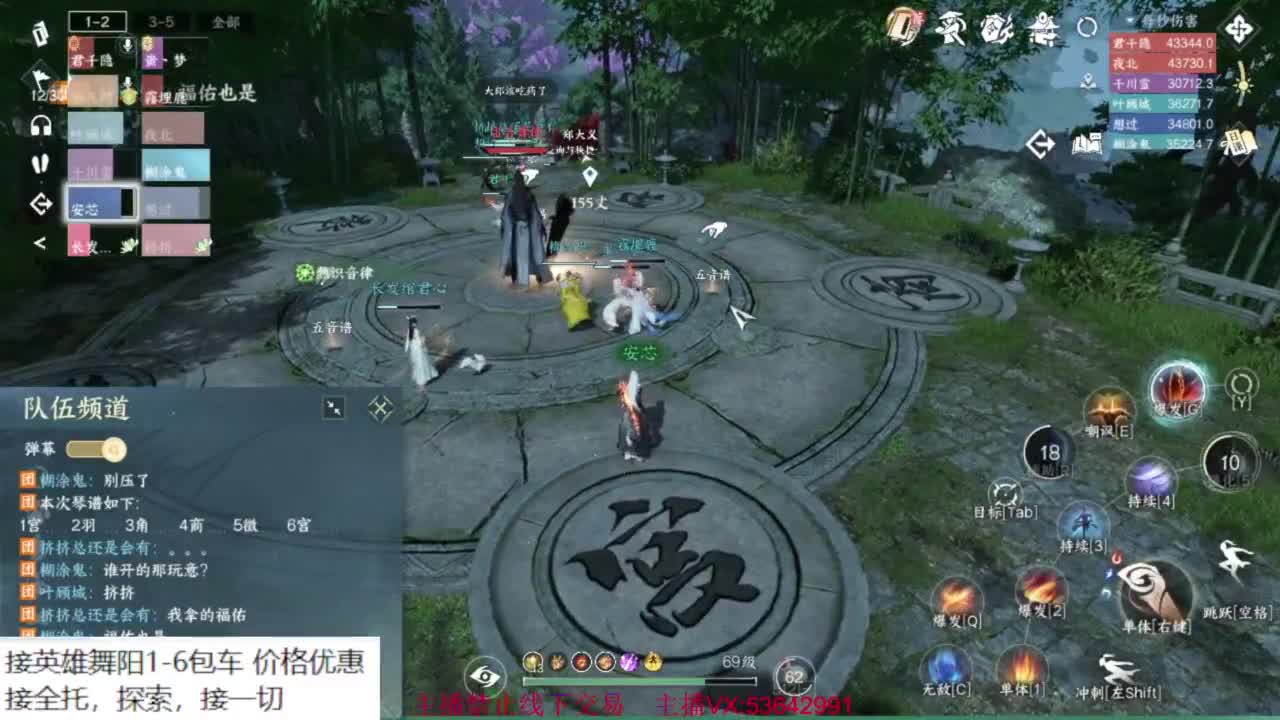Switch to the 3-5 team tab
Viewport: 1280px width, 720px height.
pos(160,19)
